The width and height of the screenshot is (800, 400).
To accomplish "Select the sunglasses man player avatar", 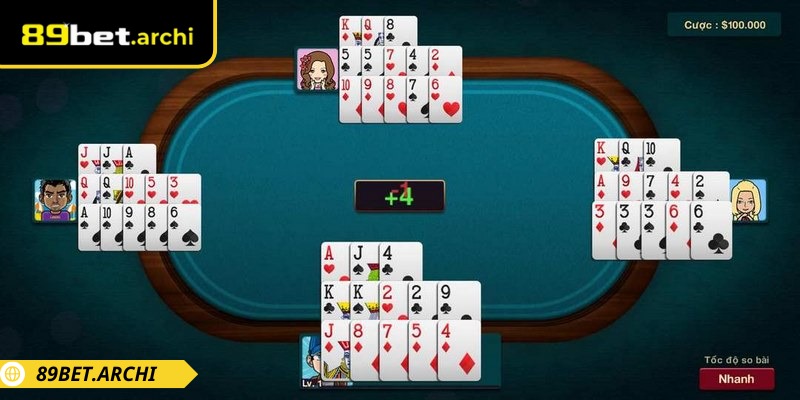I will coord(55,200).
